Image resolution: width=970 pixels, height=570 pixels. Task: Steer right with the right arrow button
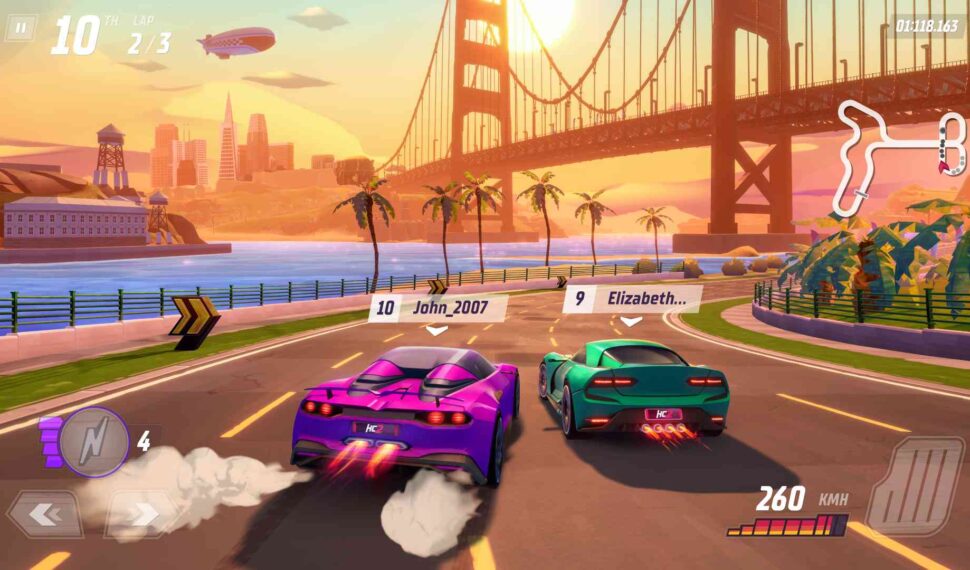click(x=141, y=515)
